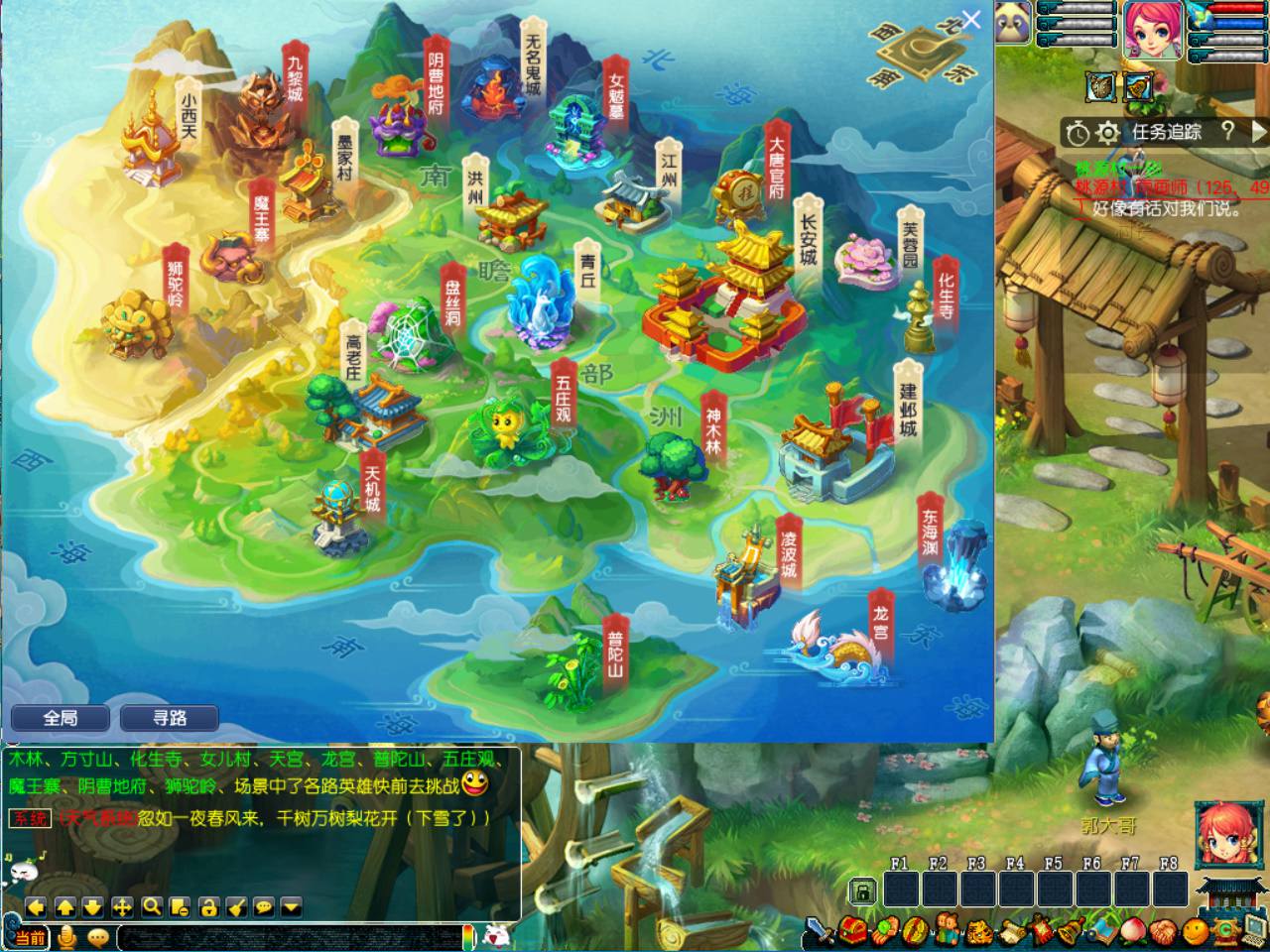Click the 全局 button on the map

click(x=60, y=718)
